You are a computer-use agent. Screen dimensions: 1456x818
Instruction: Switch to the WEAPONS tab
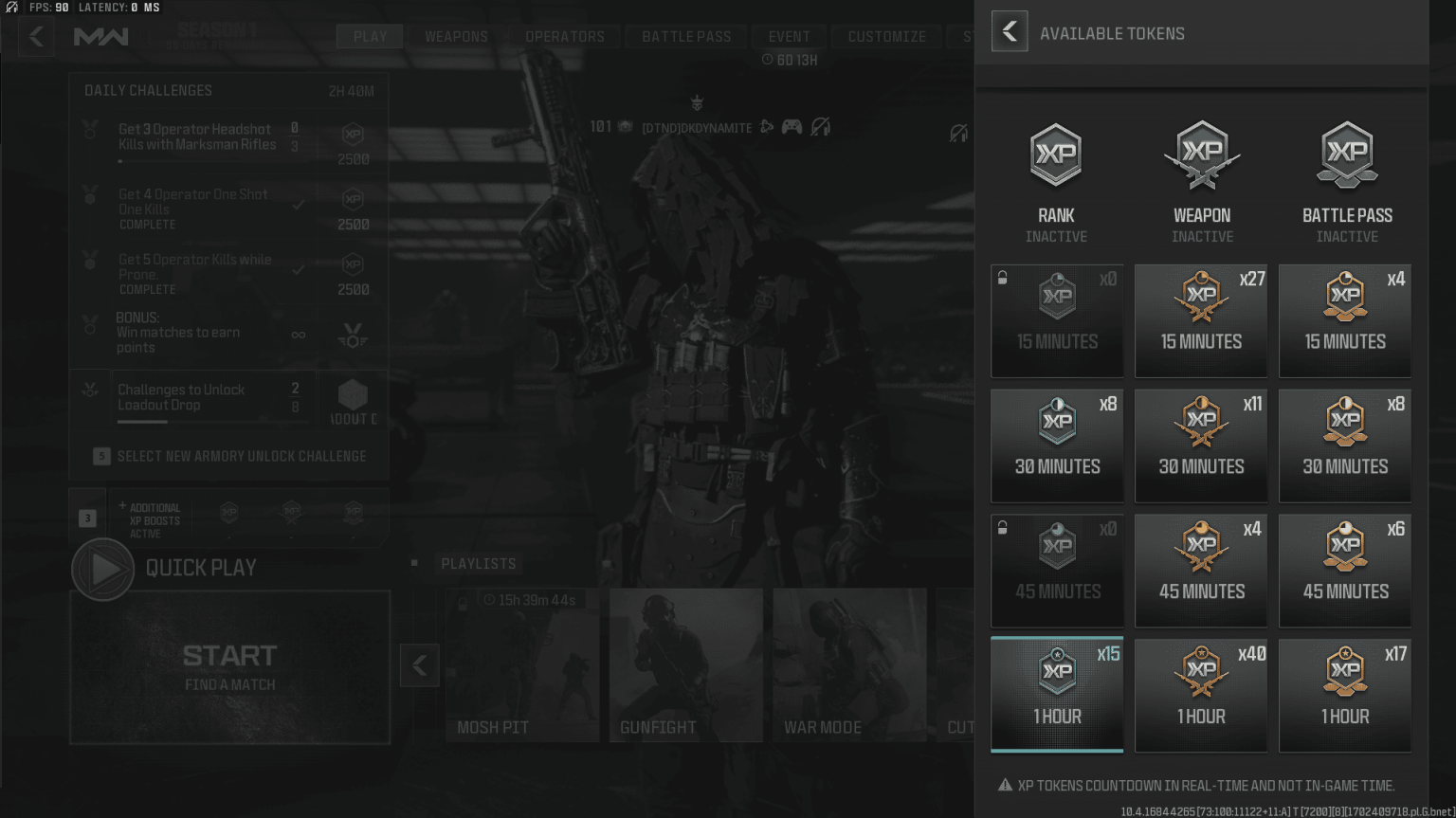pos(455,36)
